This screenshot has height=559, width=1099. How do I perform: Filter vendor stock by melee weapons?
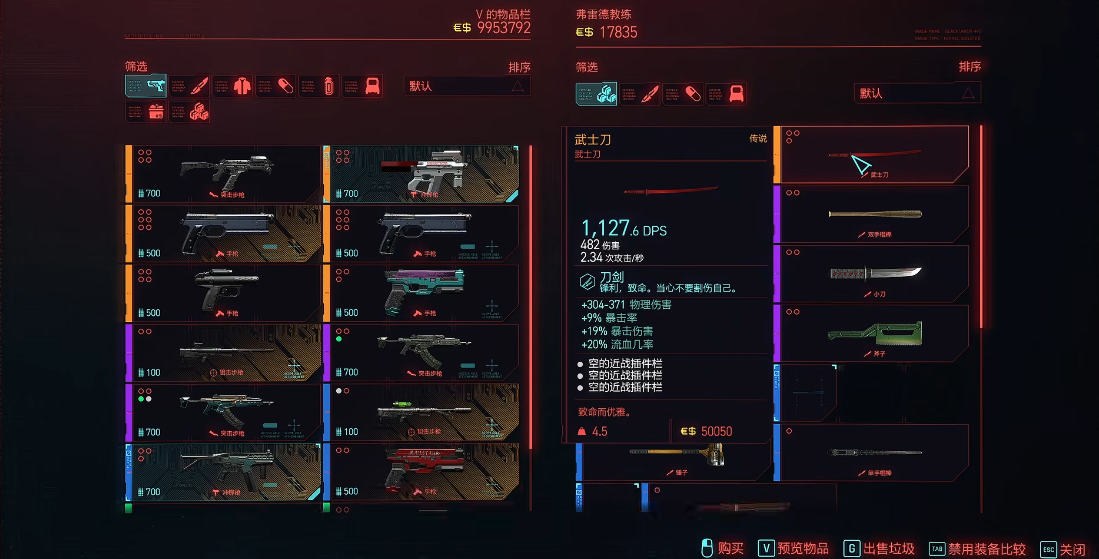(651, 94)
